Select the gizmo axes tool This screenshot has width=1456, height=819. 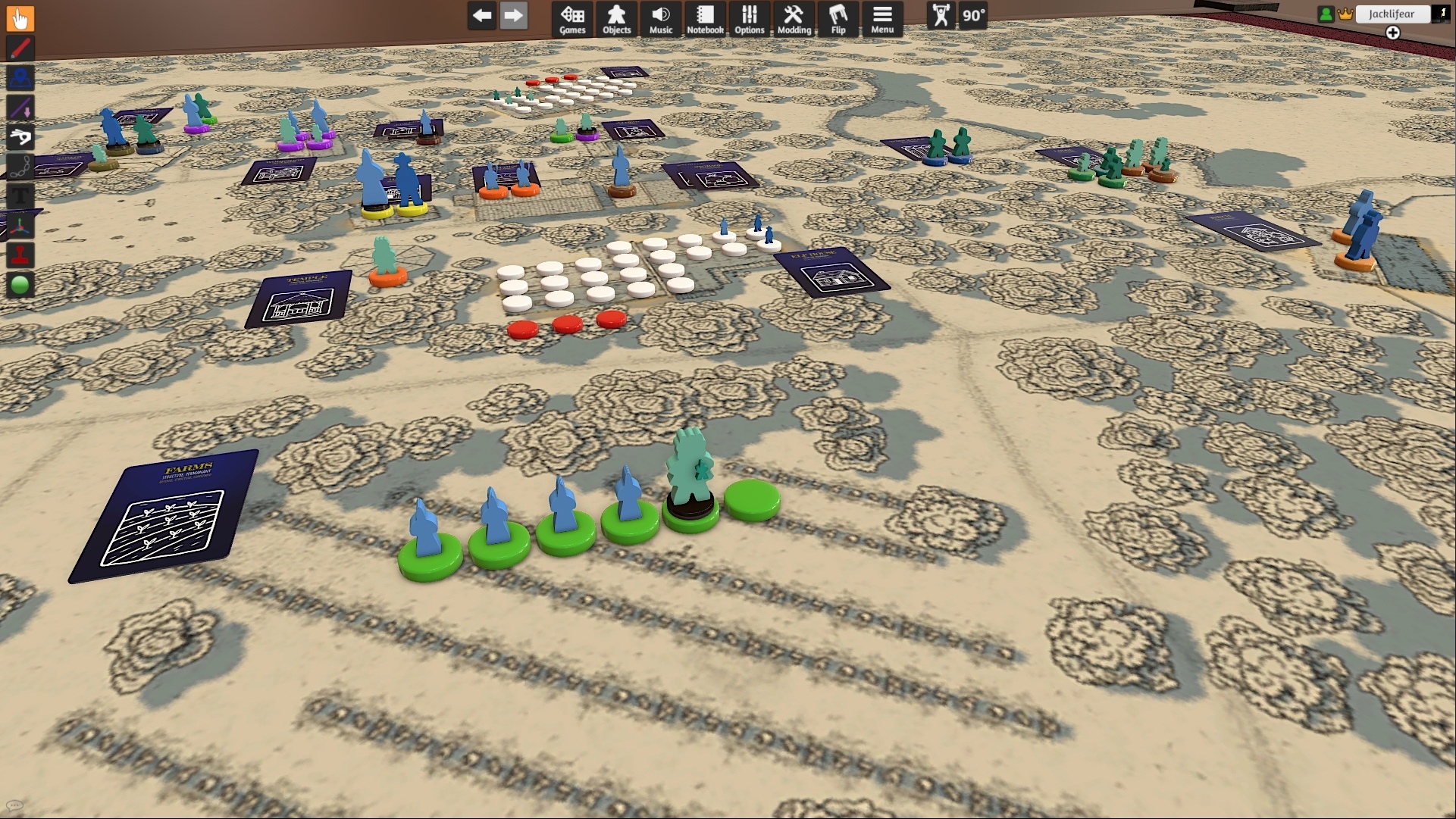pyautogui.click(x=20, y=226)
